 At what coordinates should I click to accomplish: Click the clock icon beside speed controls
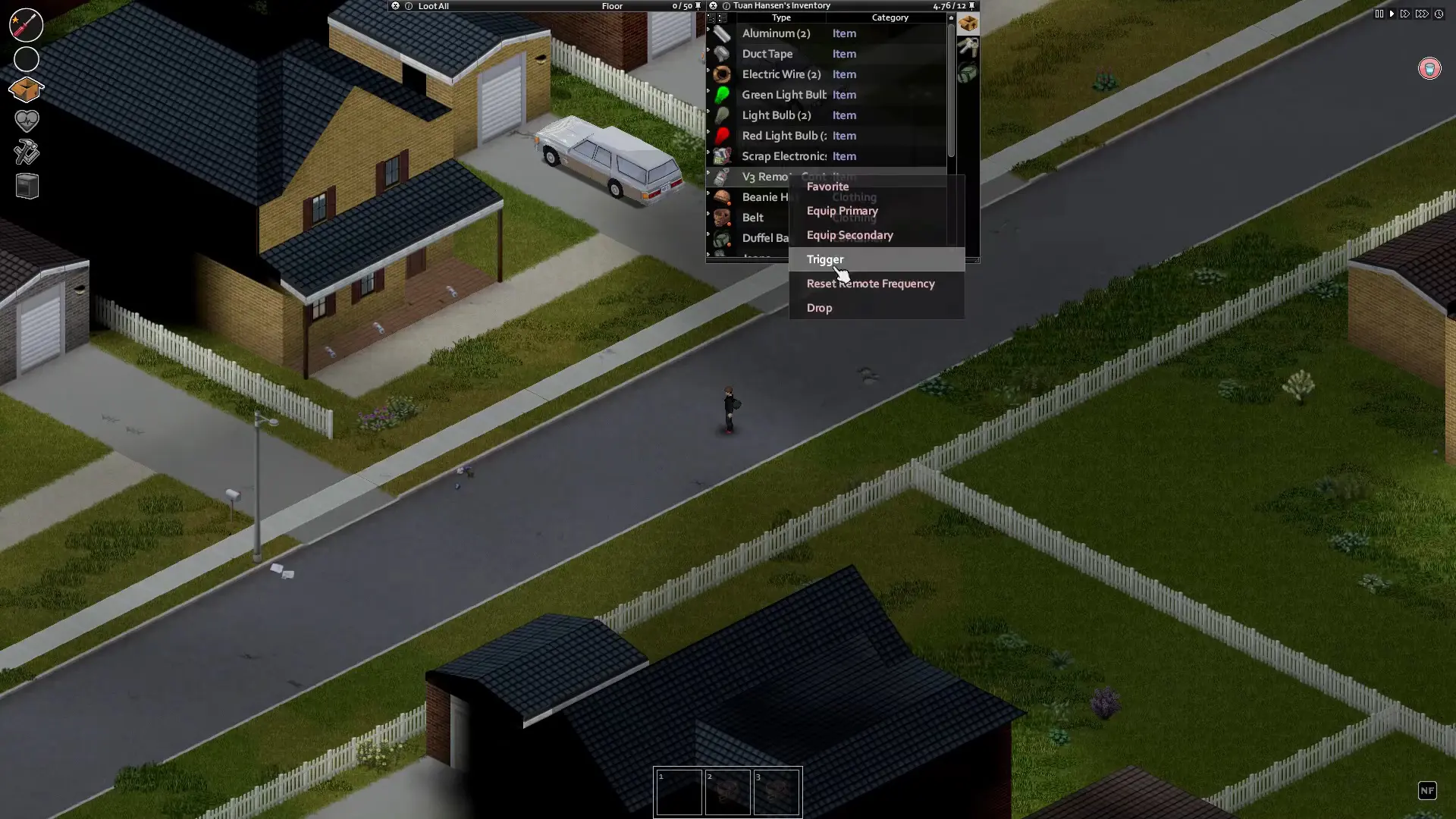1440,14
